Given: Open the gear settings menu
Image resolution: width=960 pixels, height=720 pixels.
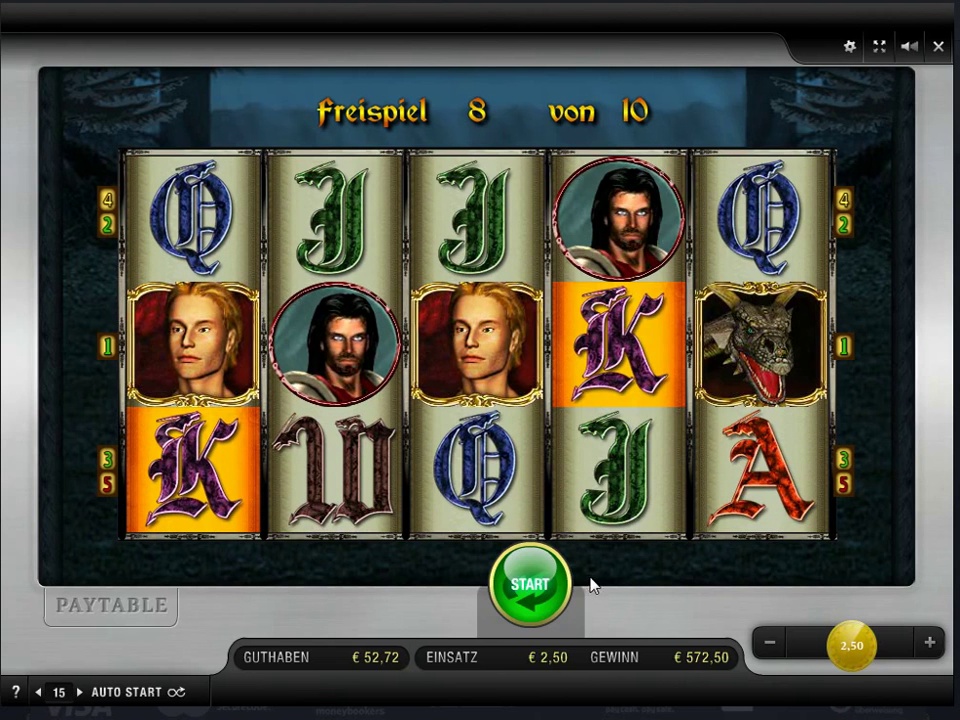Looking at the screenshot, I should pos(850,46).
